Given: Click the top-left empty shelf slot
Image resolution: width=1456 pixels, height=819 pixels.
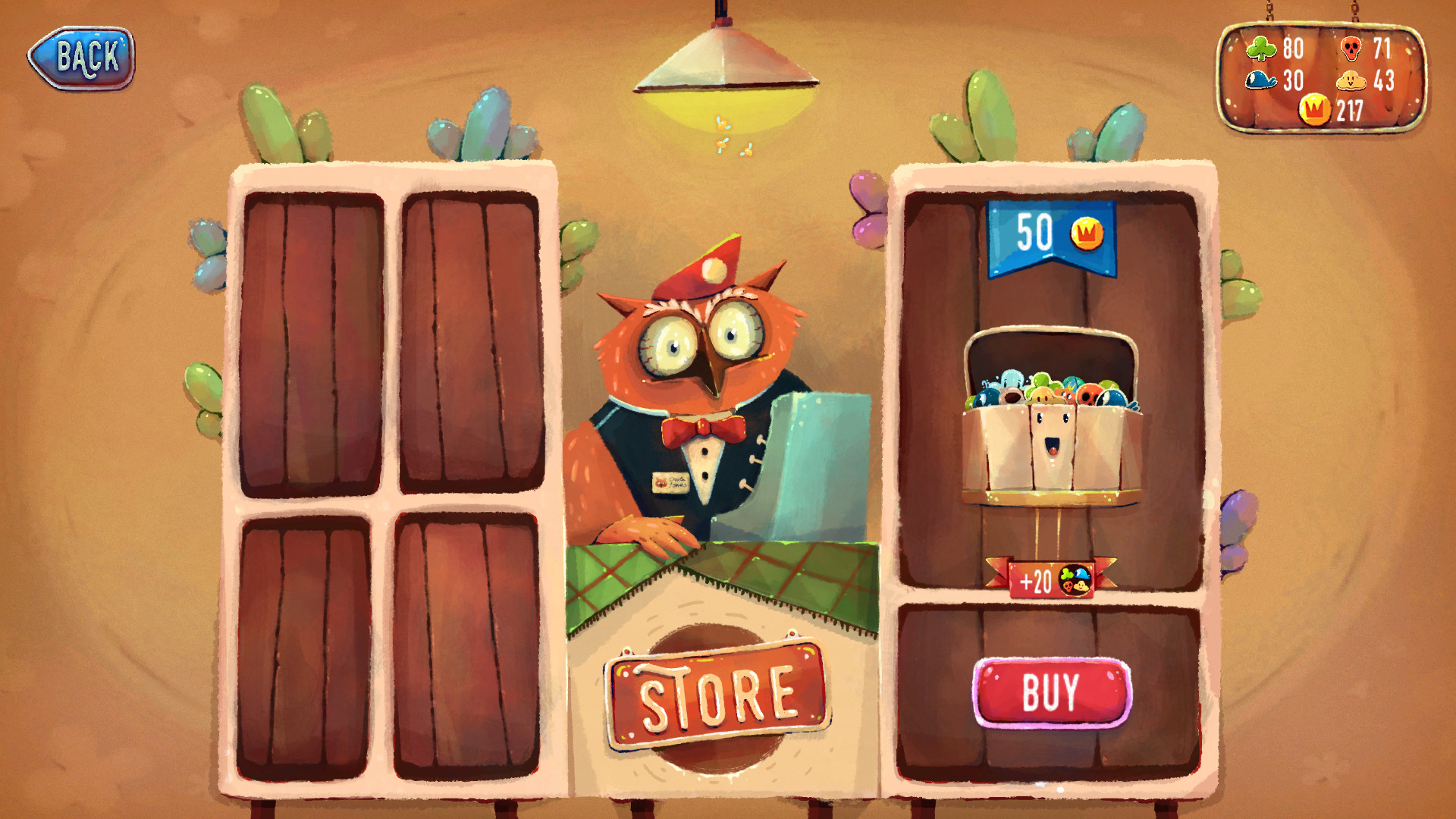Looking at the screenshot, I should click(311, 341).
